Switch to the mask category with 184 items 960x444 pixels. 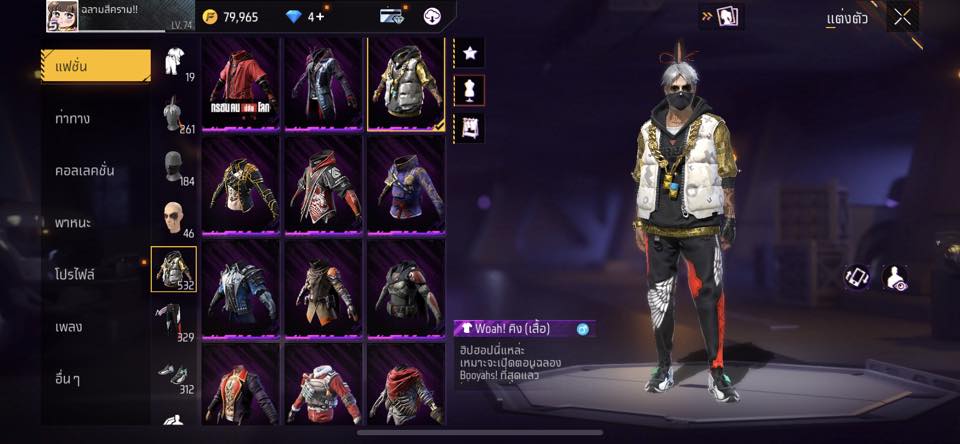click(x=174, y=166)
